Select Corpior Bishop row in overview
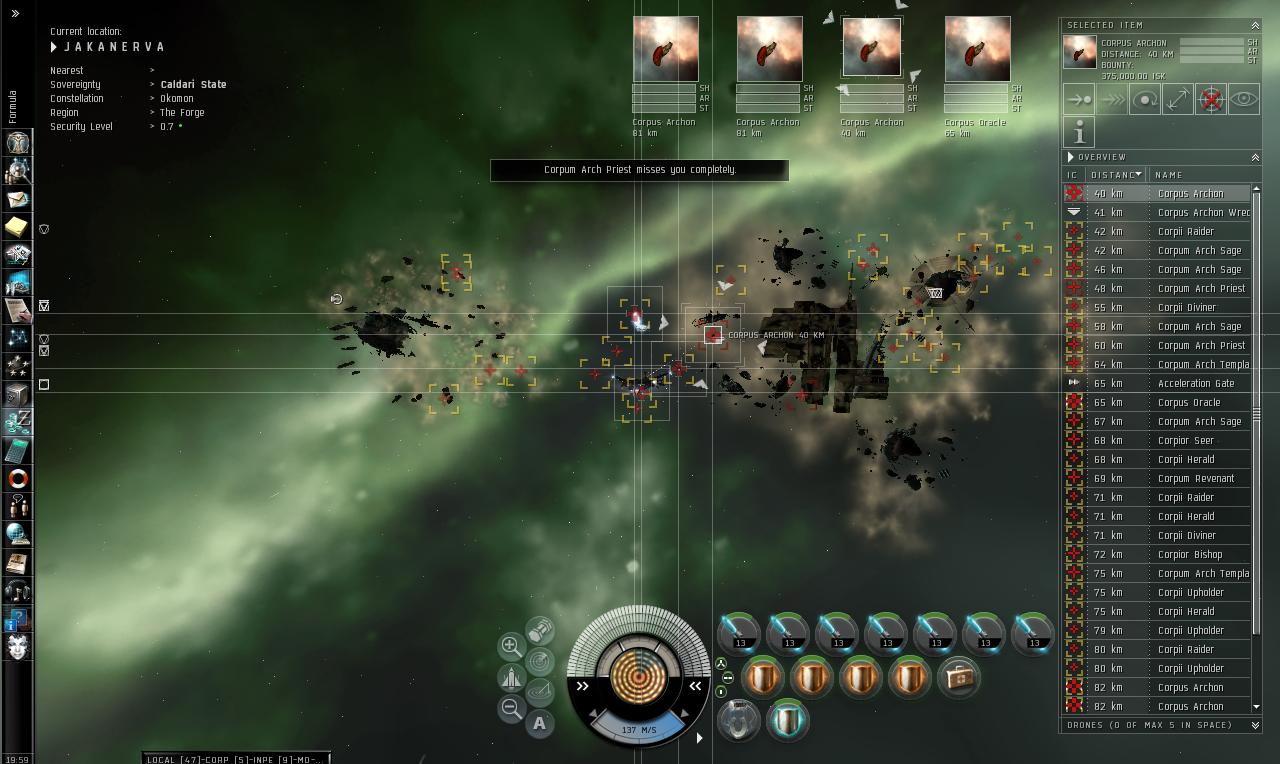Image resolution: width=1280 pixels, height=764 pixels. coord(1190,554)
